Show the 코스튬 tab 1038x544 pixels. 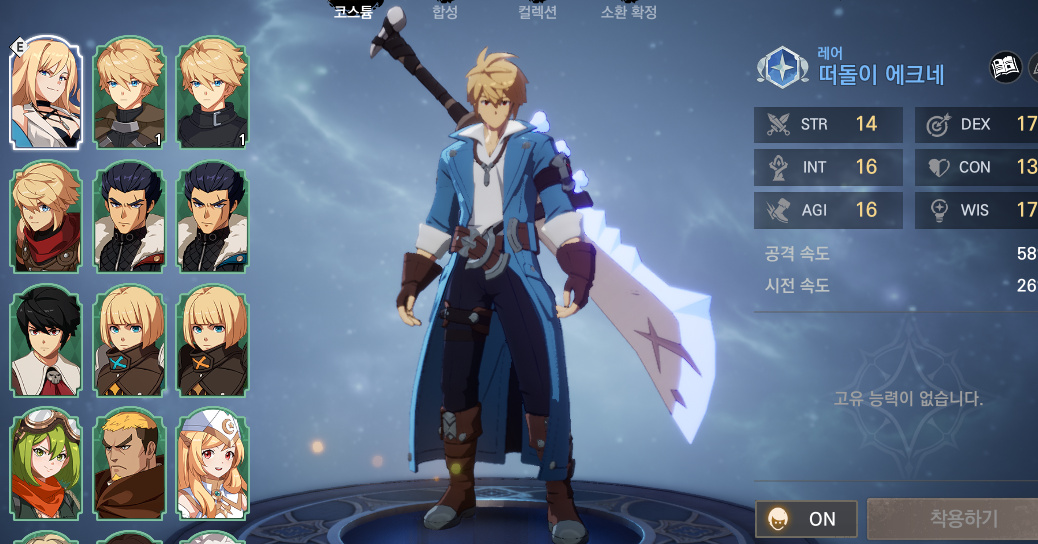[x=353, y=12]
